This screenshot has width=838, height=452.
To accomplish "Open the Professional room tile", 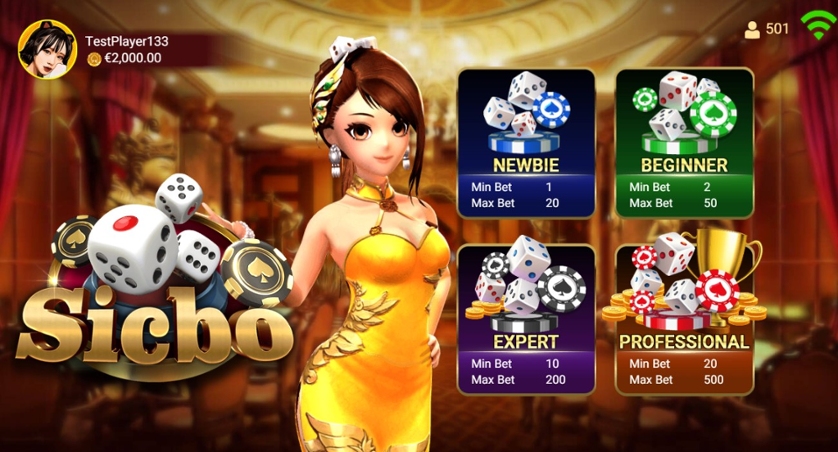I will pyautogui.click(x=684, y=319).
